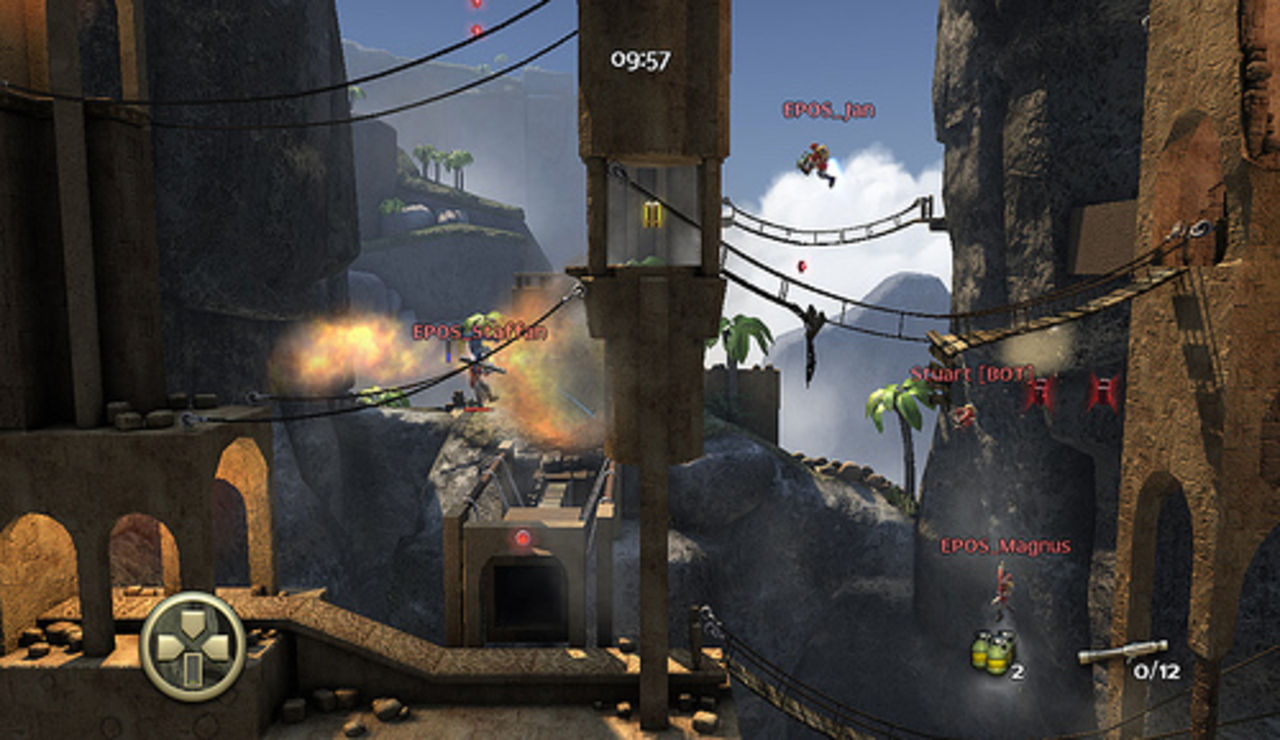1280x740 pixels.
Task: Expand the EPOS_Magnus nameplate
Action: 1005,545
